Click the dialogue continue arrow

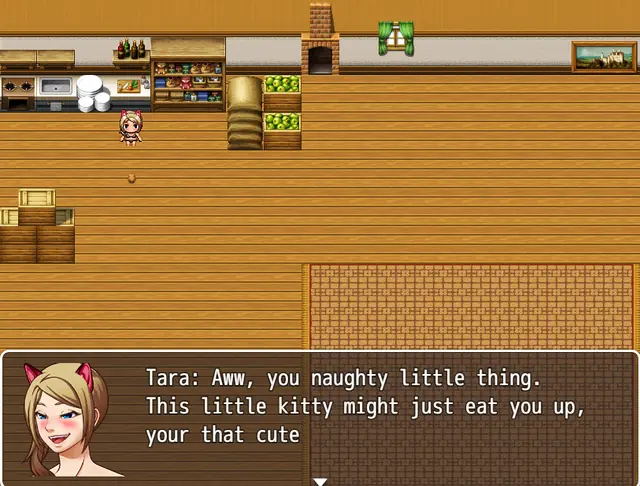(320, 481)
